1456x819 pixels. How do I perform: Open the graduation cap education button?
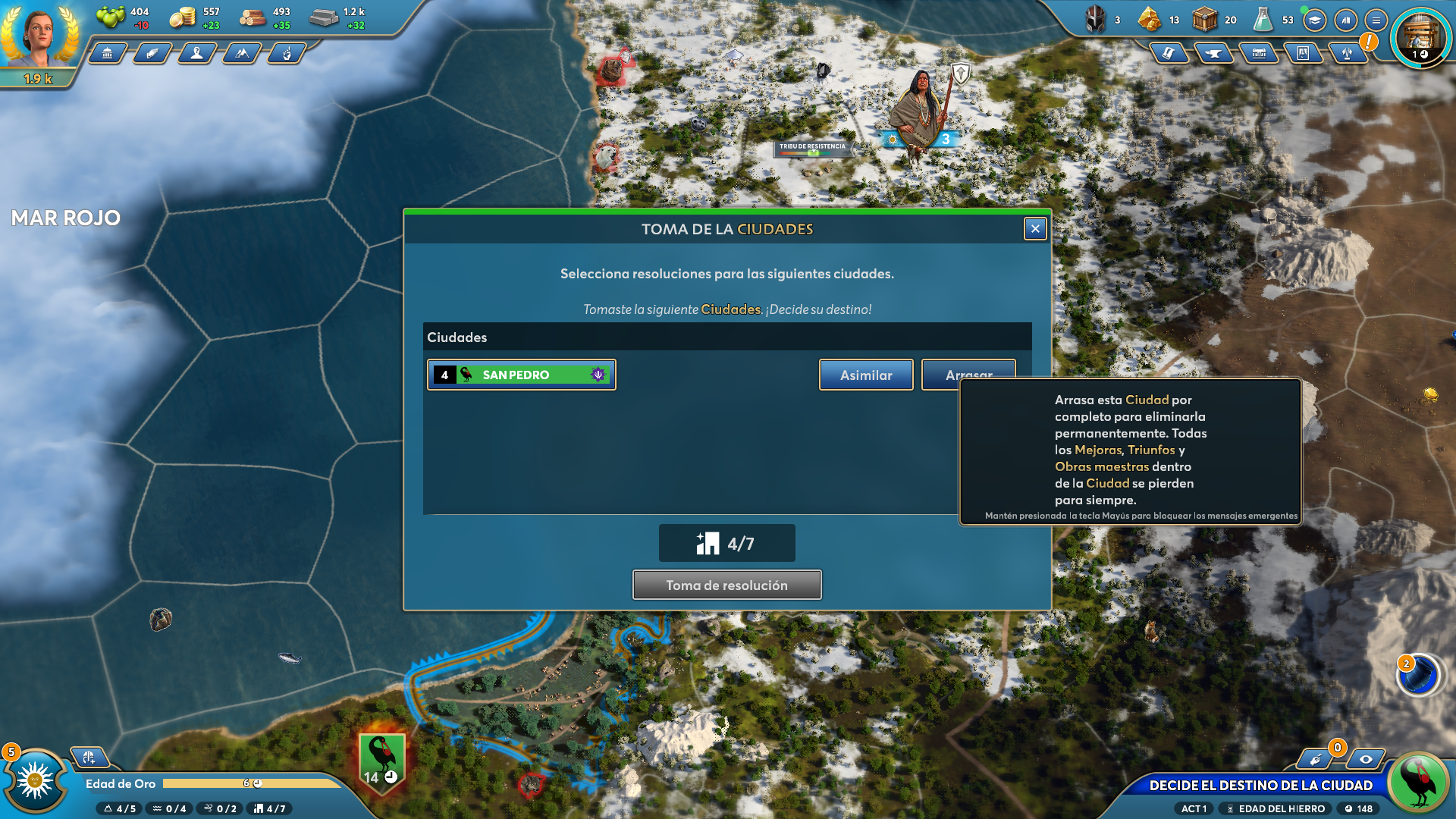pyautogui.click(x=1315, y=20)
